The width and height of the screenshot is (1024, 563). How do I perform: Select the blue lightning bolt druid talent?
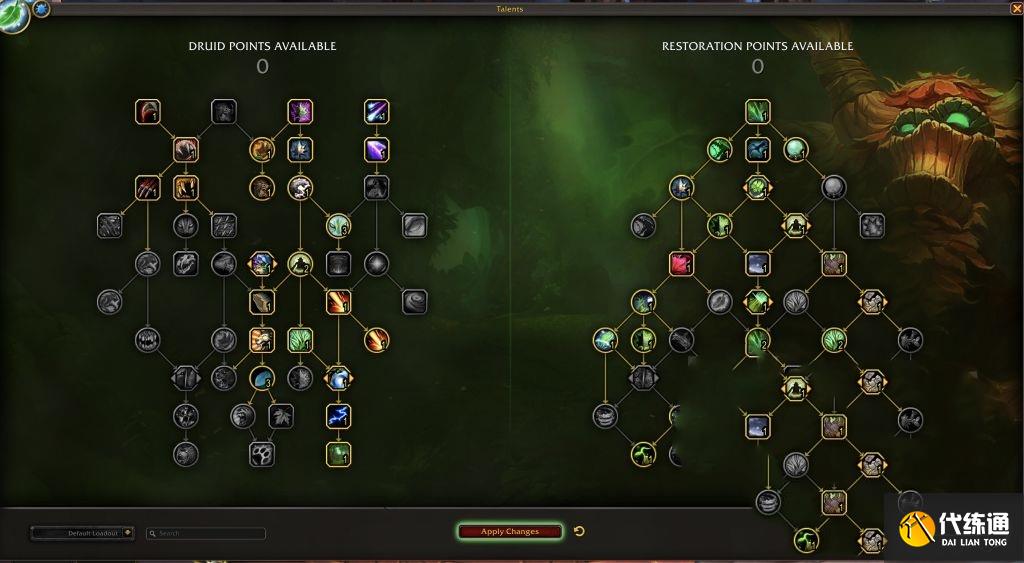(x=338, y=416)
